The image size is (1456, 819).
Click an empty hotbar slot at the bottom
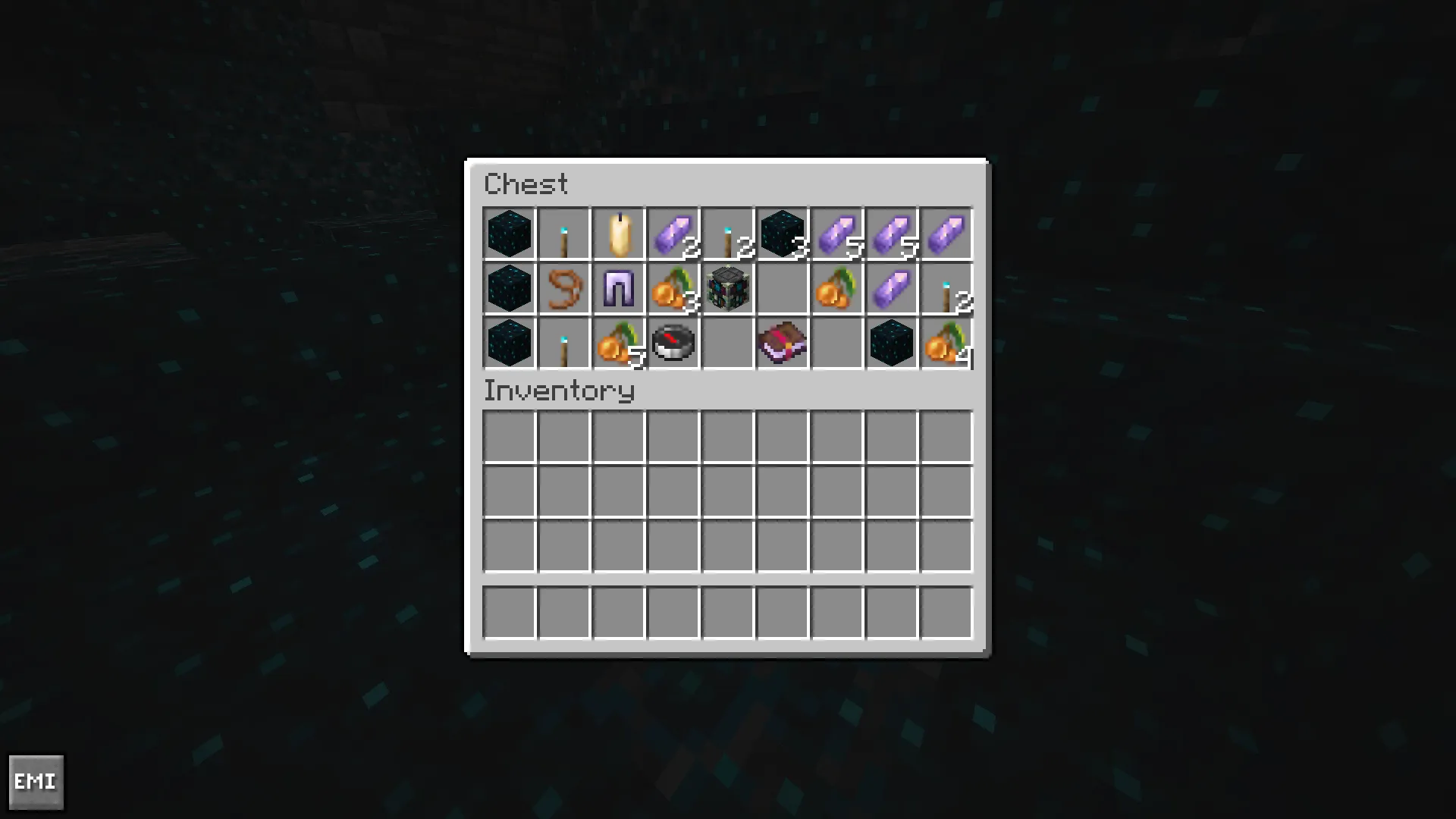(x=509, y=612)
